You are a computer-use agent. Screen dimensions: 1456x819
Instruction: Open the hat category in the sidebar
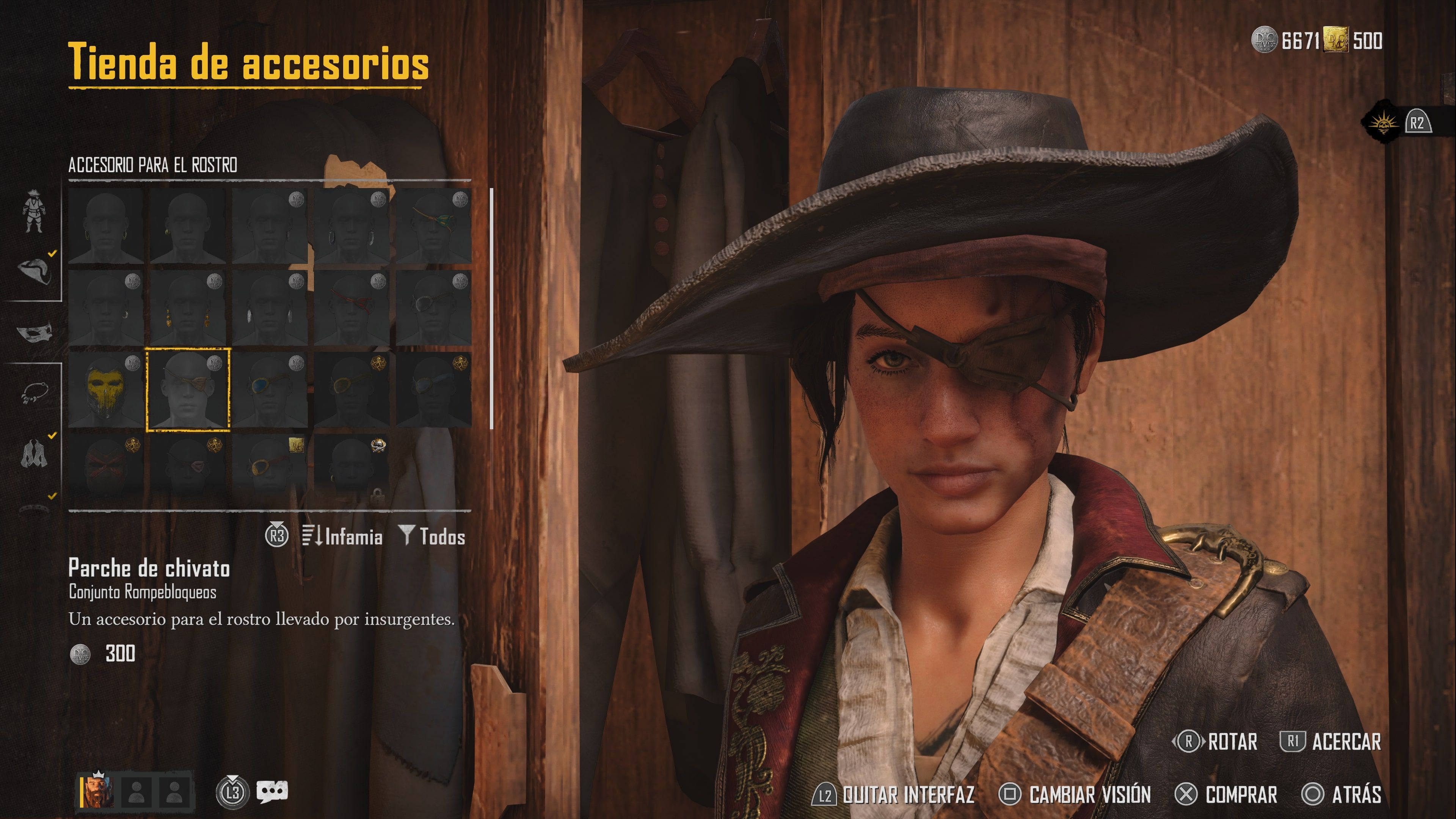[35, 272]
